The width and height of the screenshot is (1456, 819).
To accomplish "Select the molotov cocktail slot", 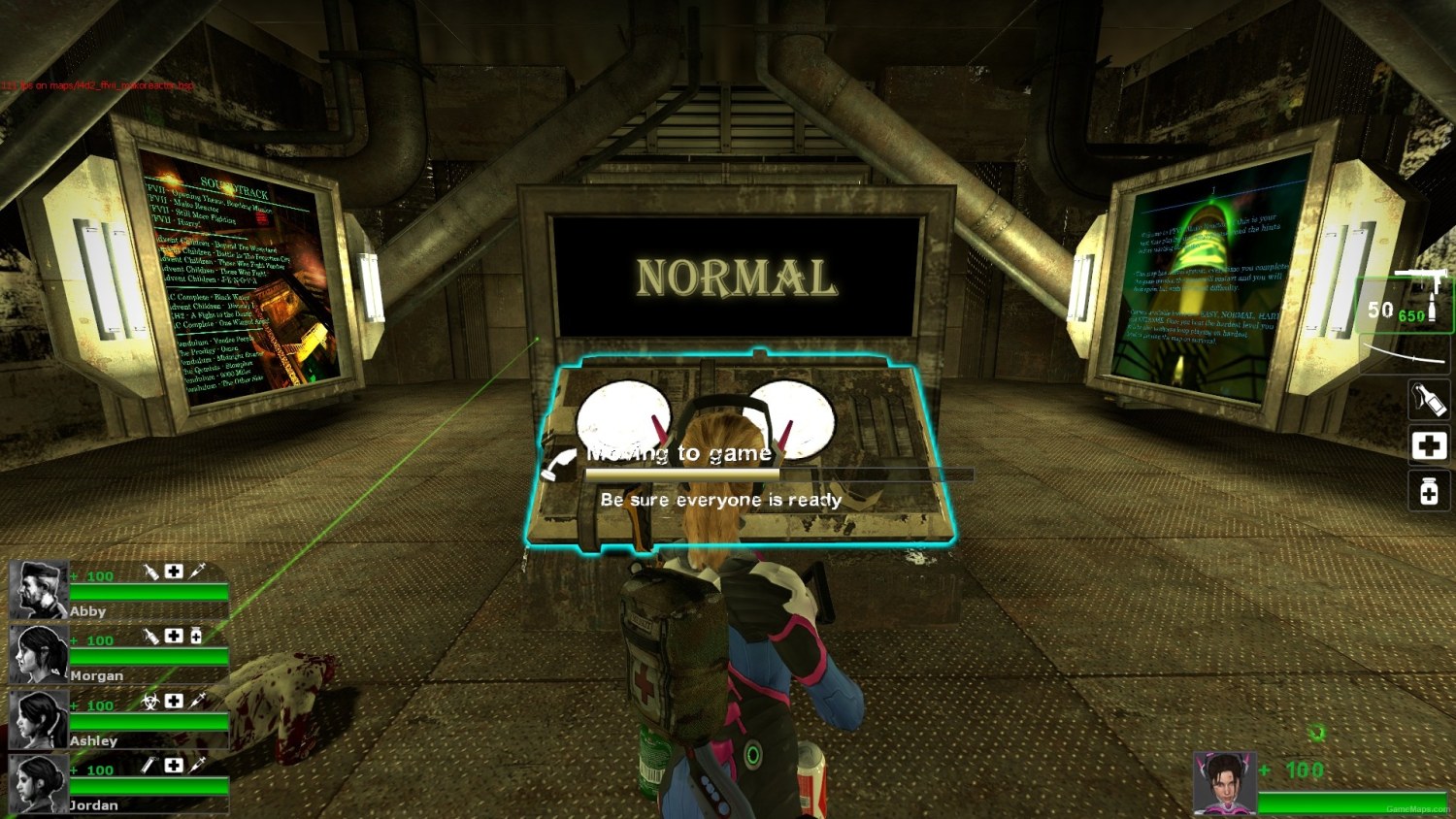I will [1428, 400].
